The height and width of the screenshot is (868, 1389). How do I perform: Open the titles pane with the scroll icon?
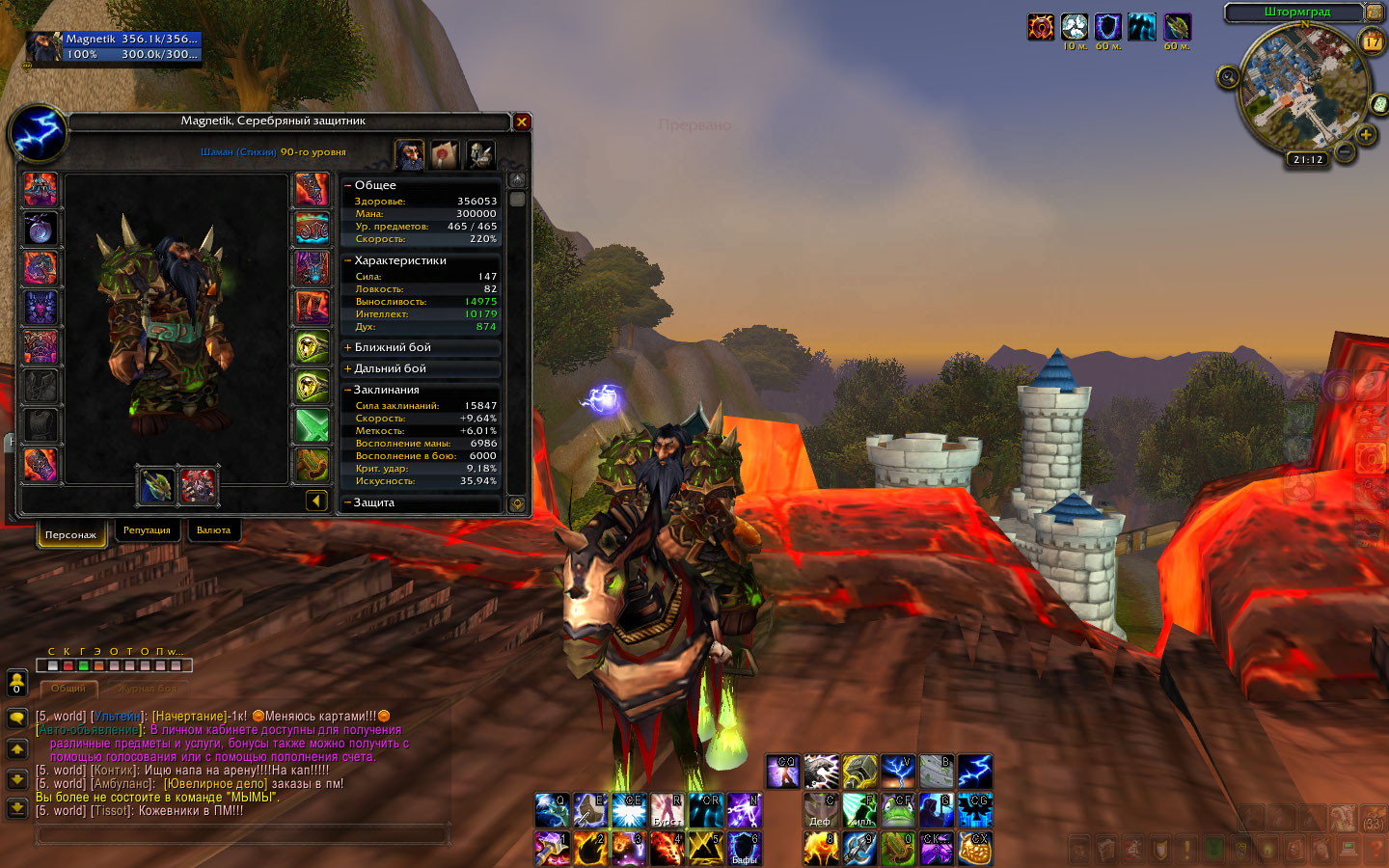445,154
